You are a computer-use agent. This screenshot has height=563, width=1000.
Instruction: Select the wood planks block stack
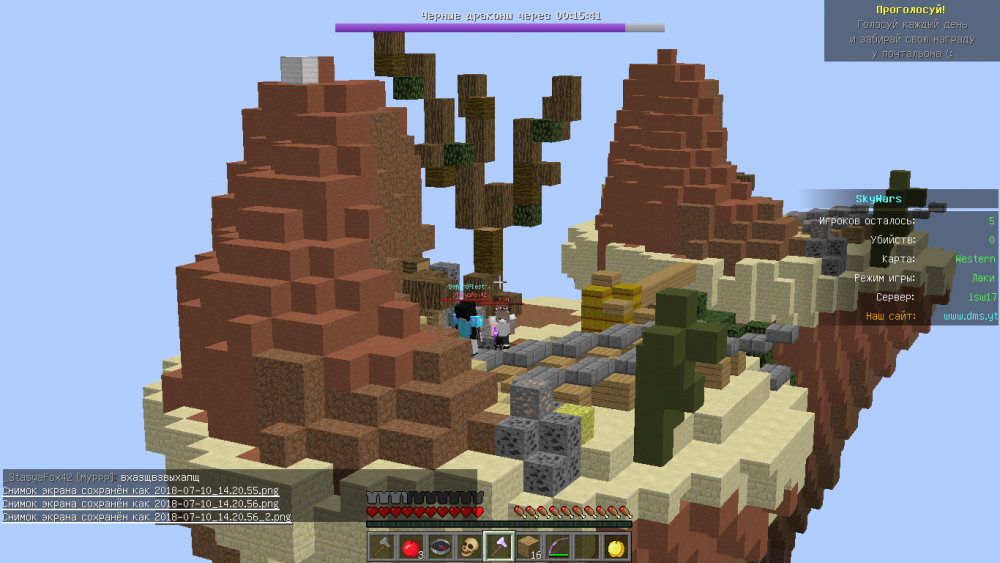[526, 547]
